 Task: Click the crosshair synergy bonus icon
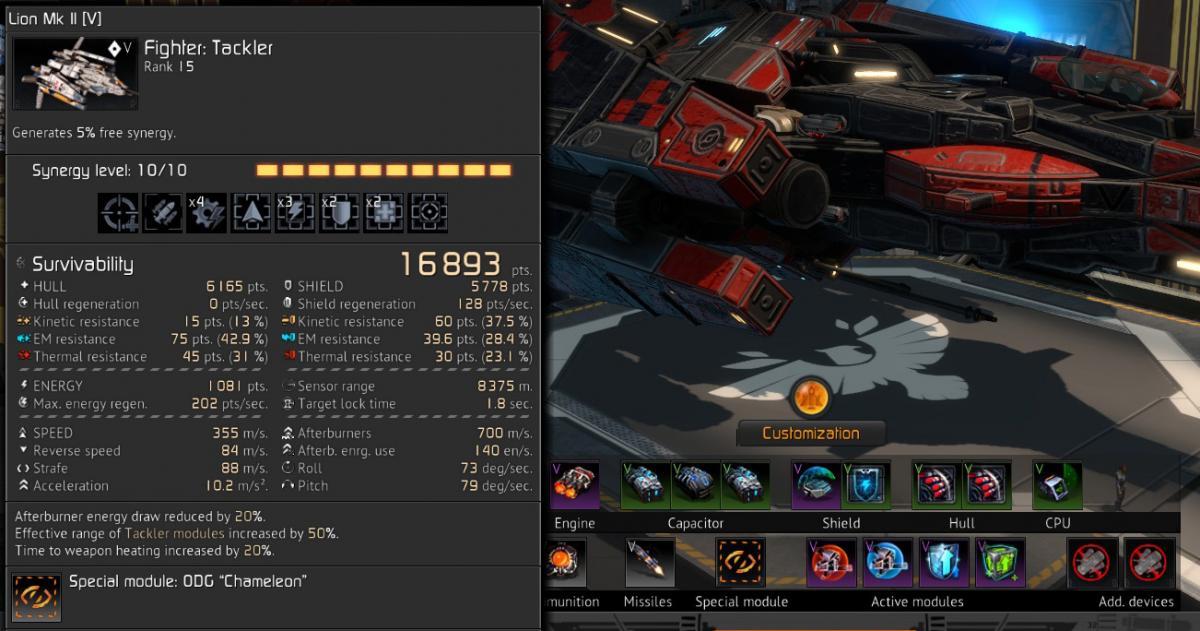pos(118,213)
